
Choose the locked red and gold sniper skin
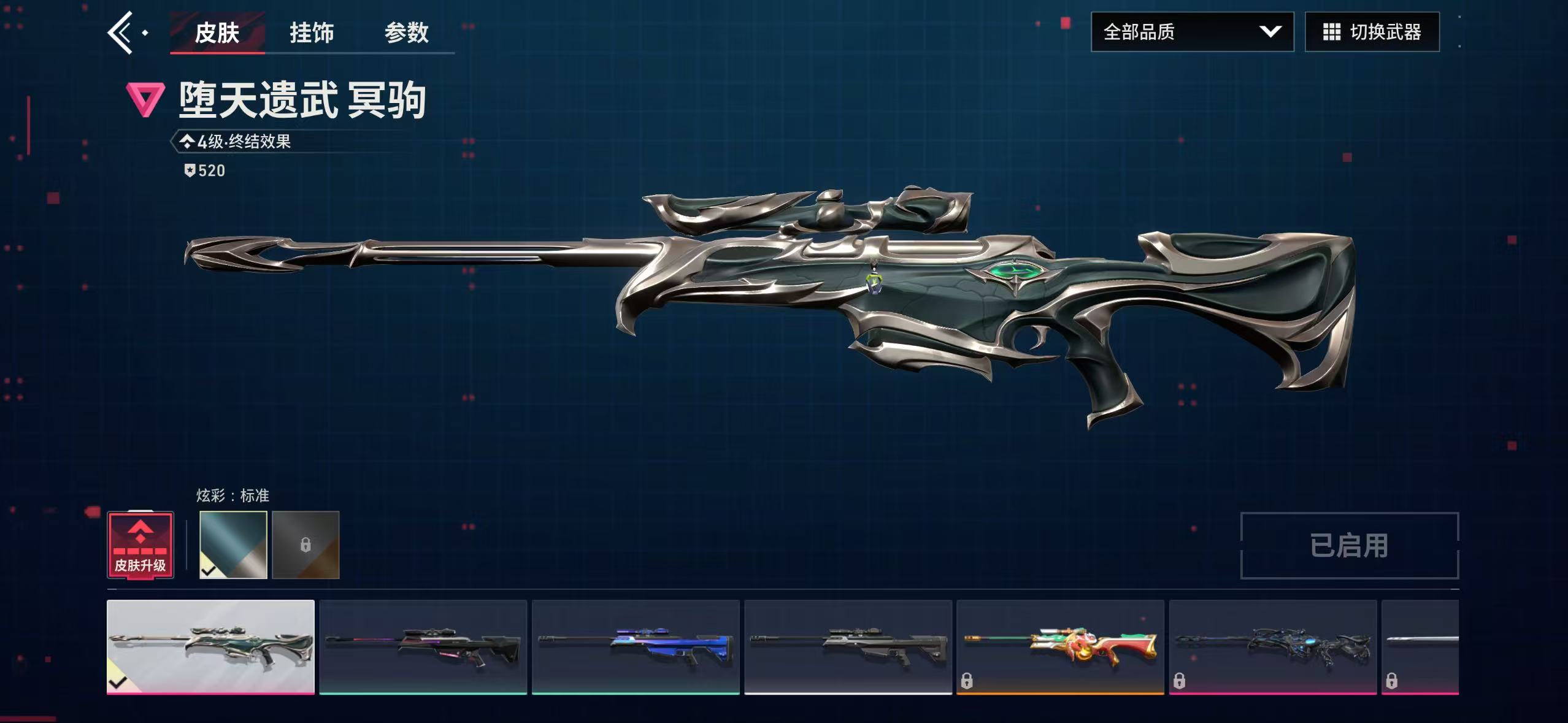click(x=1060, y=646)
